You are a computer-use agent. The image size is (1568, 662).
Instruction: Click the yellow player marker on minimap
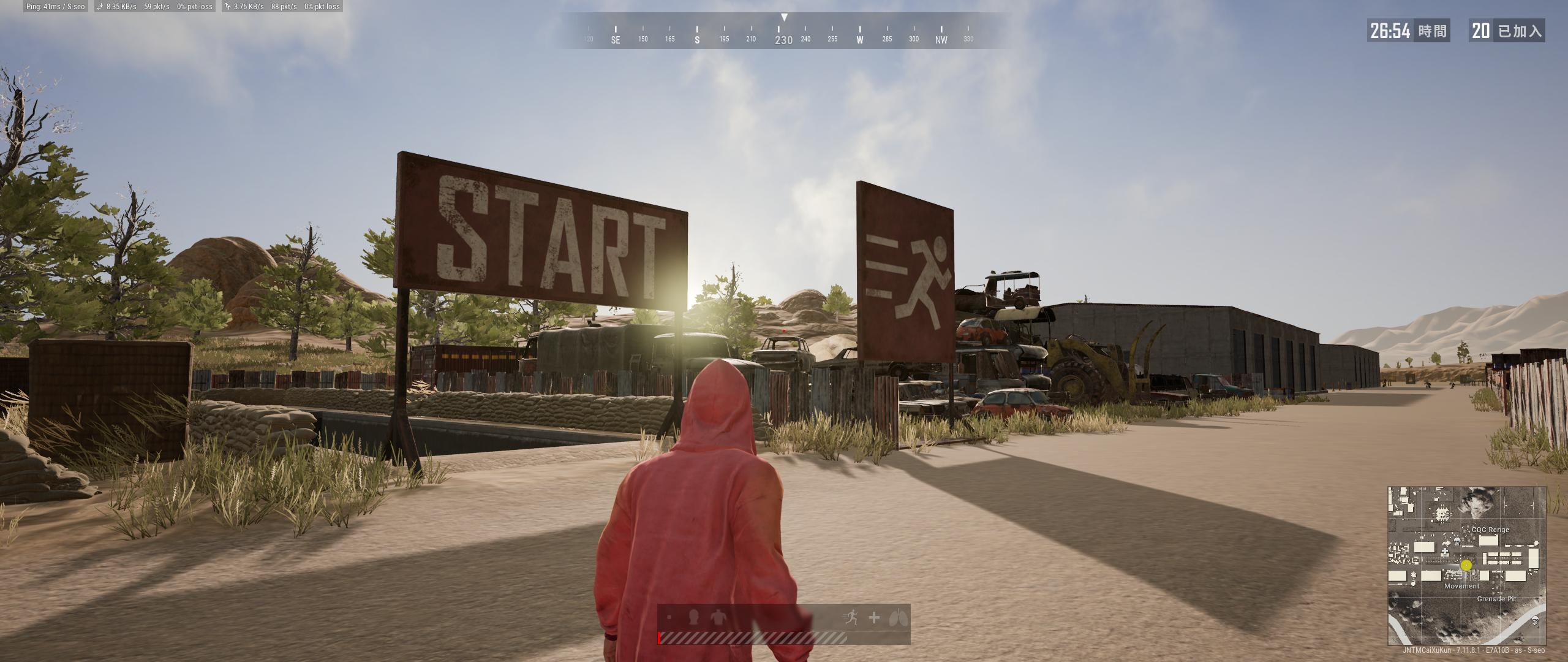click(x=1466, y=566)
